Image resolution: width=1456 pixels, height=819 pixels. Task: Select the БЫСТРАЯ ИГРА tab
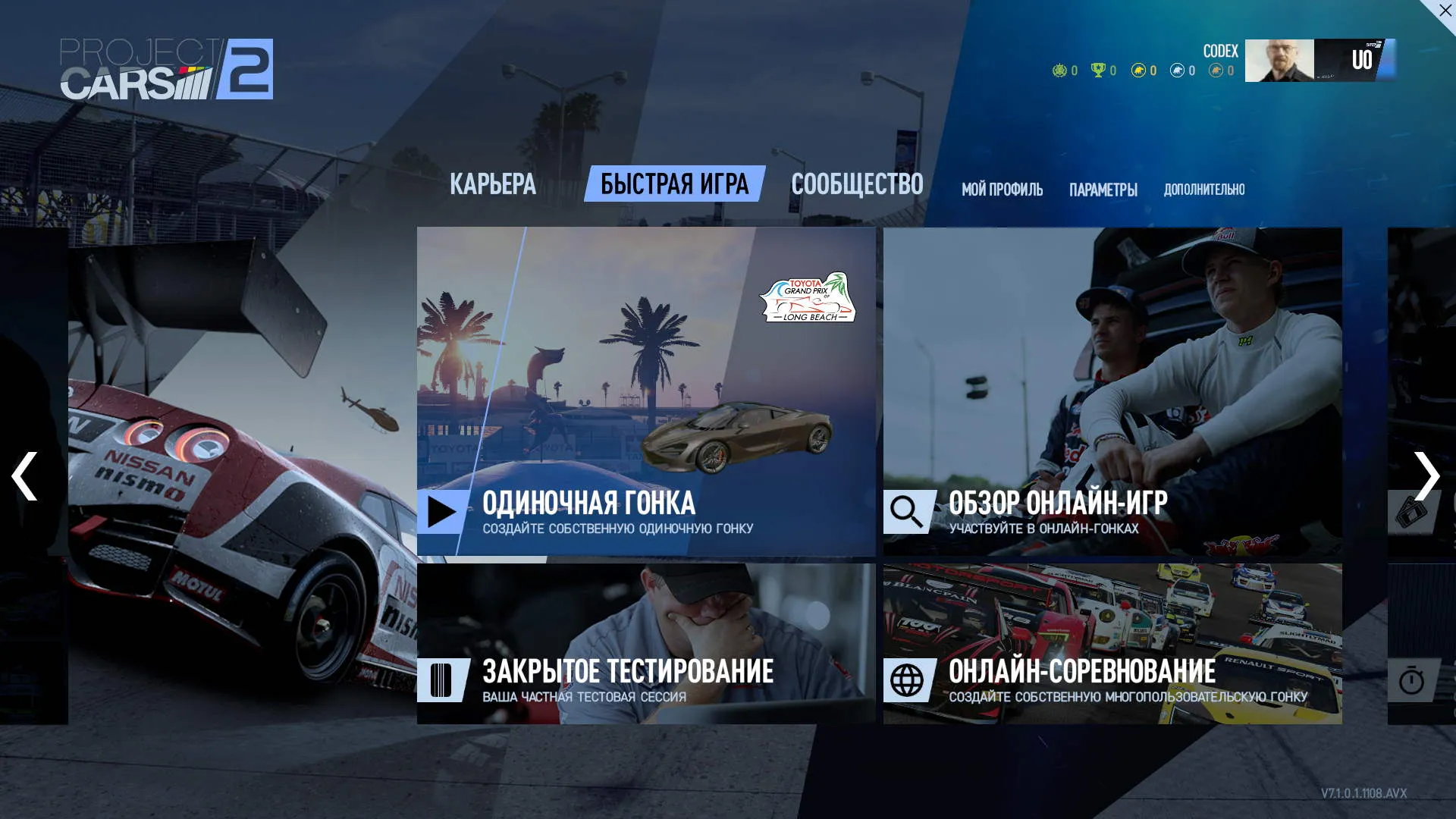coord(674,184)
